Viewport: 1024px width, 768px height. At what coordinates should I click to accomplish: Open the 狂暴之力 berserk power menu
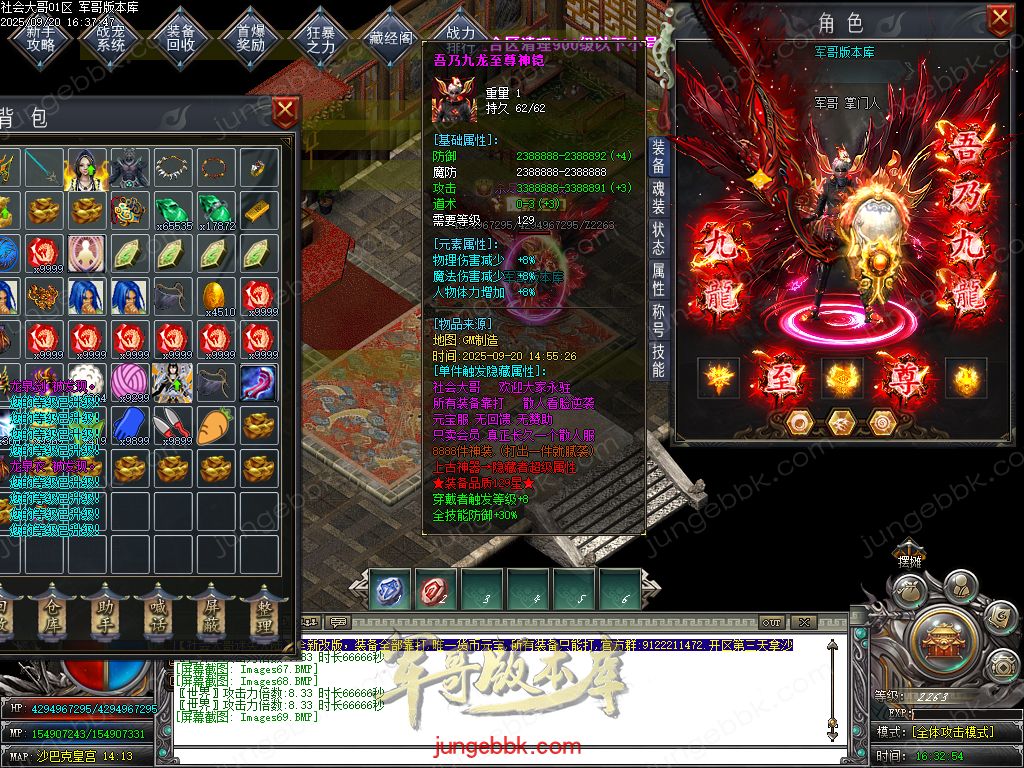[x=321, y=38]
